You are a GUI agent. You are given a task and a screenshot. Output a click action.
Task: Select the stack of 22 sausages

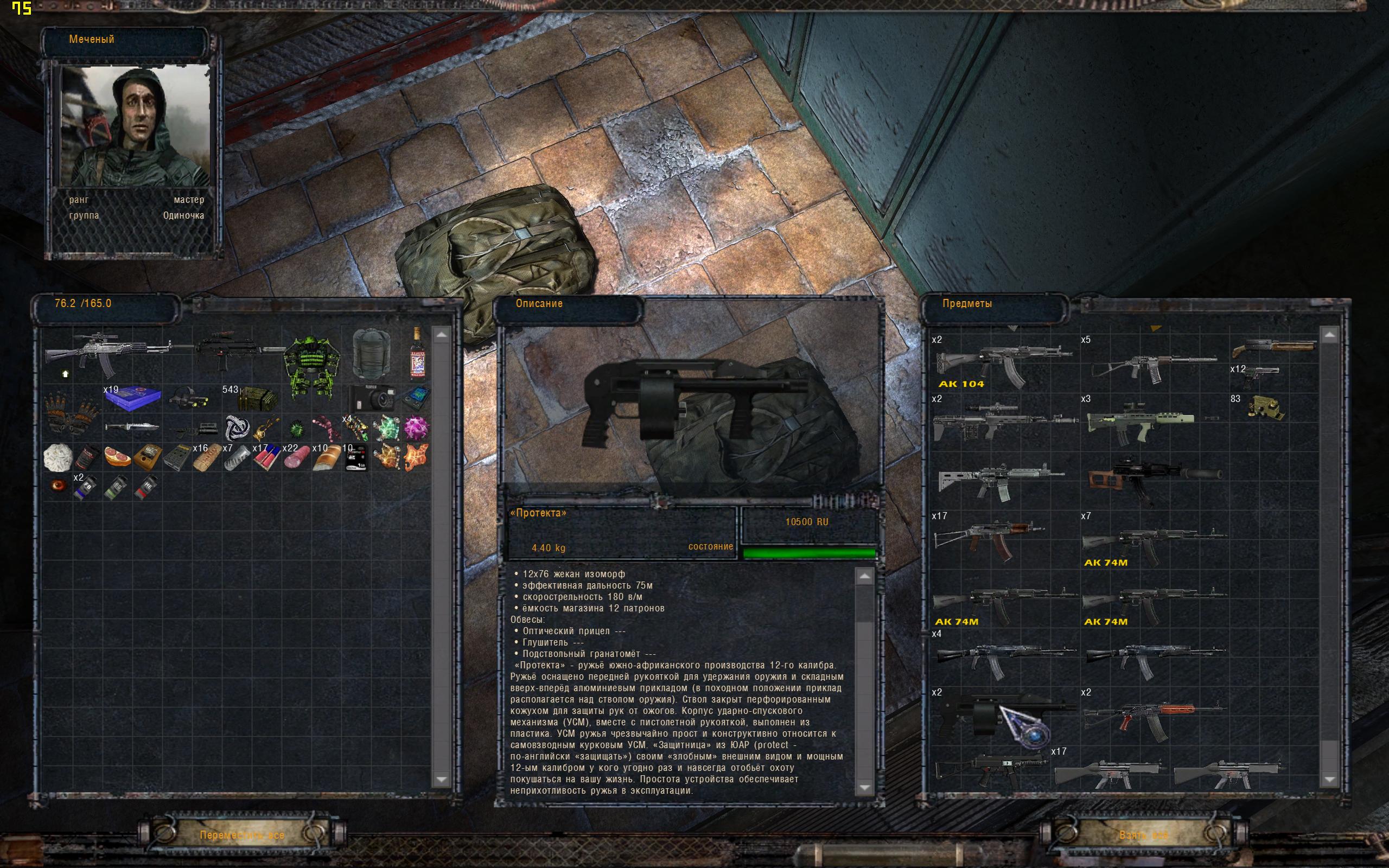click(x=296, y=457)
